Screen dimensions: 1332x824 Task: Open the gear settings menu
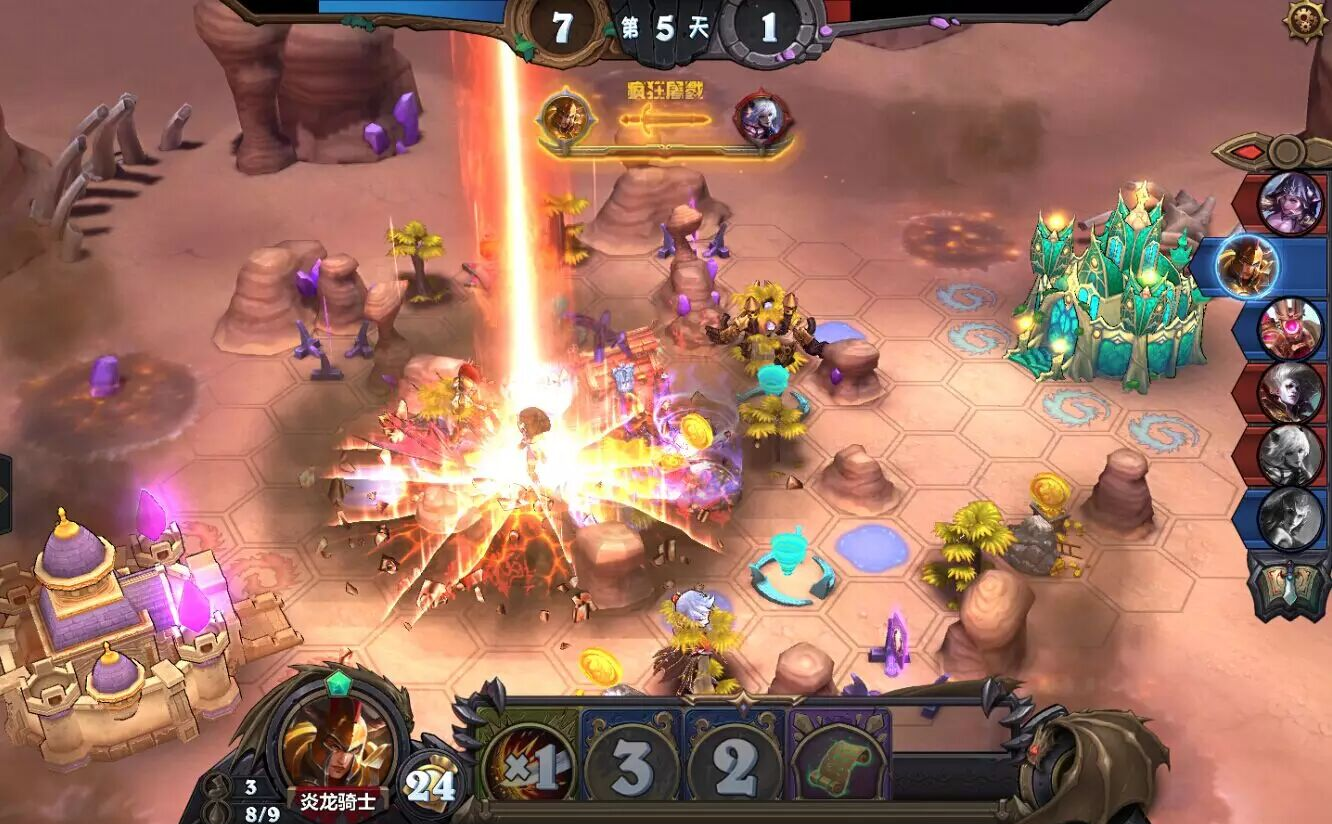1305,20
